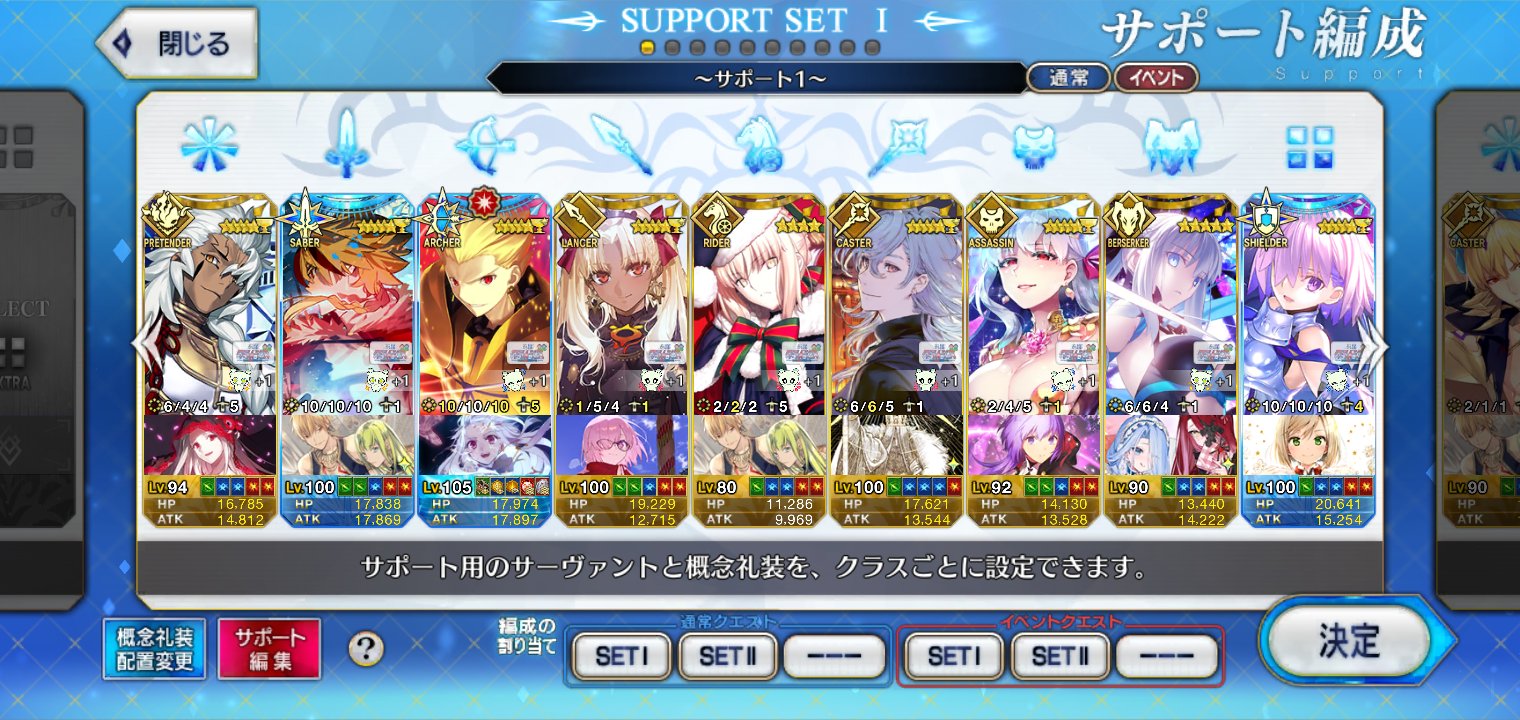
Task: Open 概念礼装 配置変更
Action: pyautogui.click(x=154, y=649)
